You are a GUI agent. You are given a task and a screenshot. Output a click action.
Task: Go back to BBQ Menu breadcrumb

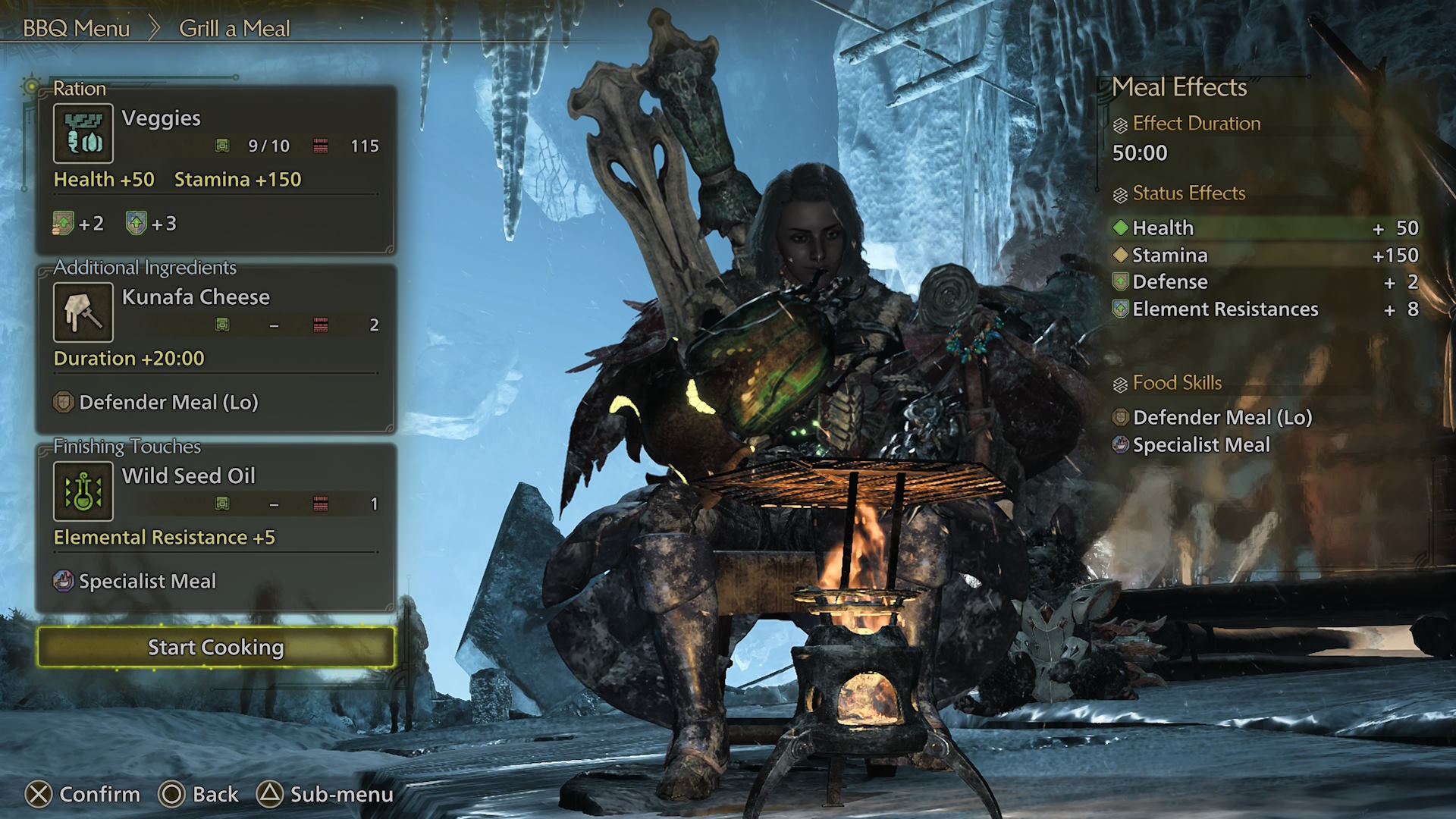(77, 29)
